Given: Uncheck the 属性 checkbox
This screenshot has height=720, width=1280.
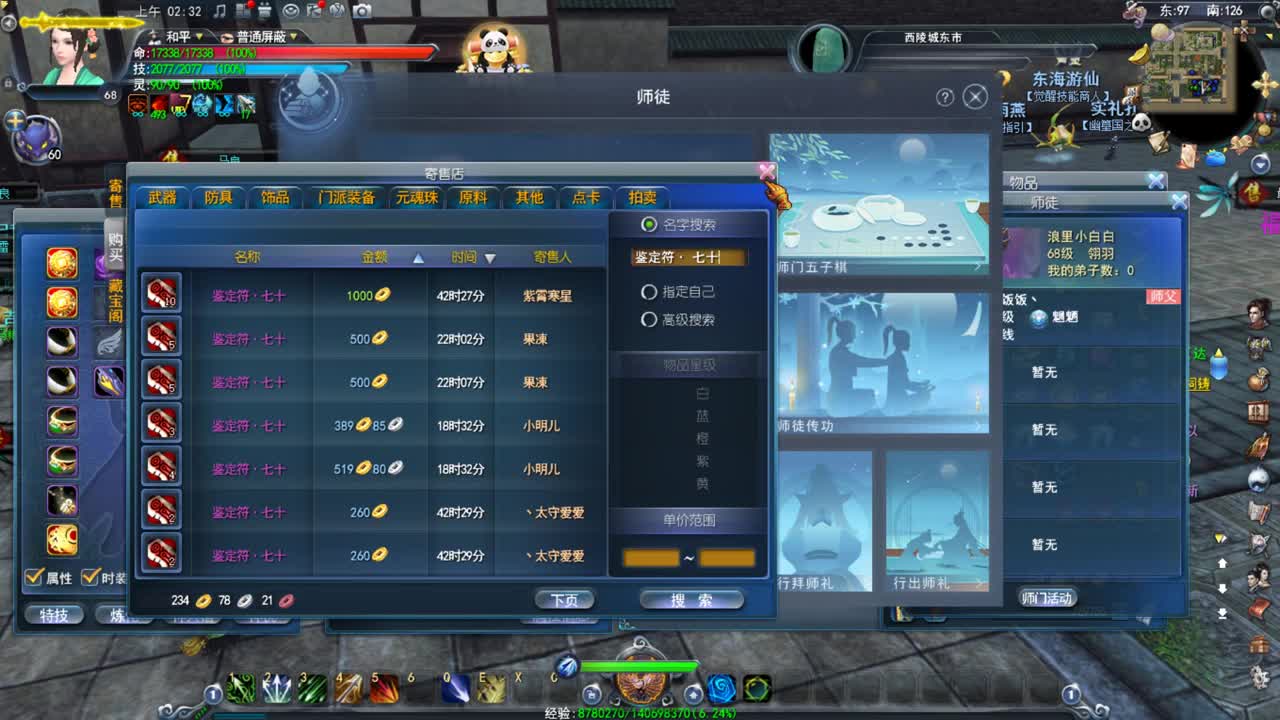Looking at the screenshot, I should pyautogui.click(x=34, y=578).
